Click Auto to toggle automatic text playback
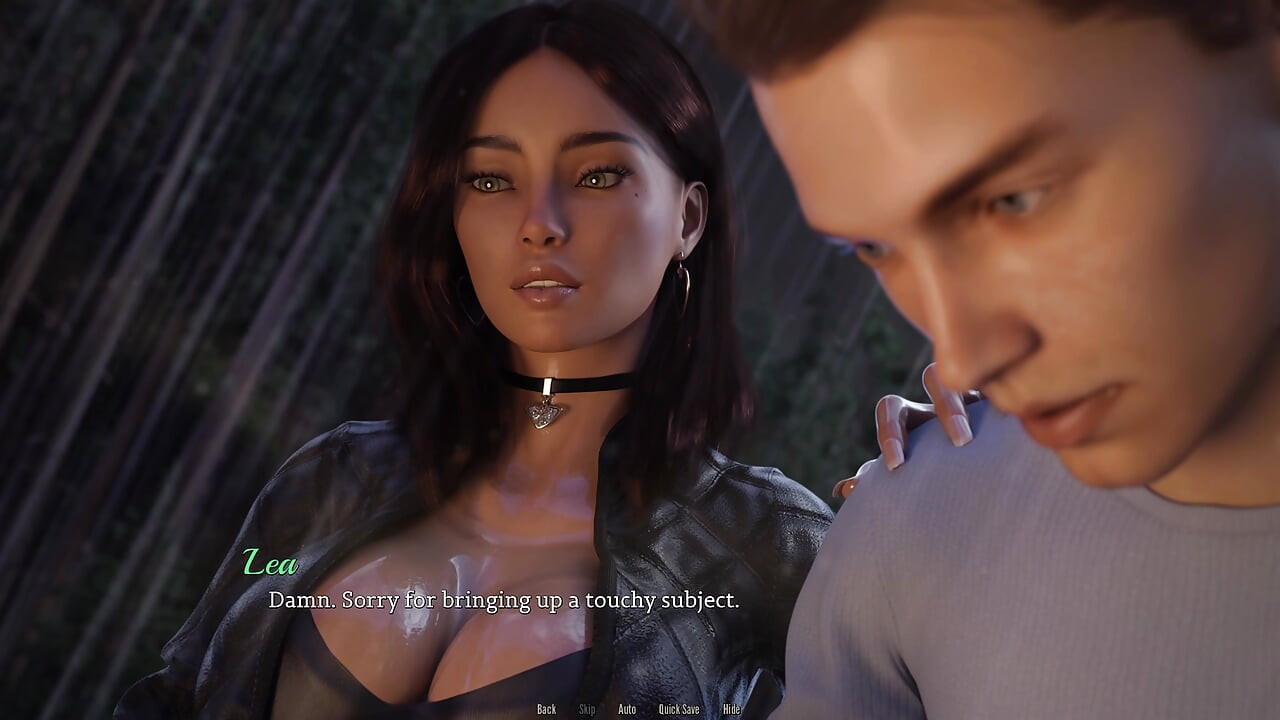Viewport: 1280px width, 720px height. 627,708
